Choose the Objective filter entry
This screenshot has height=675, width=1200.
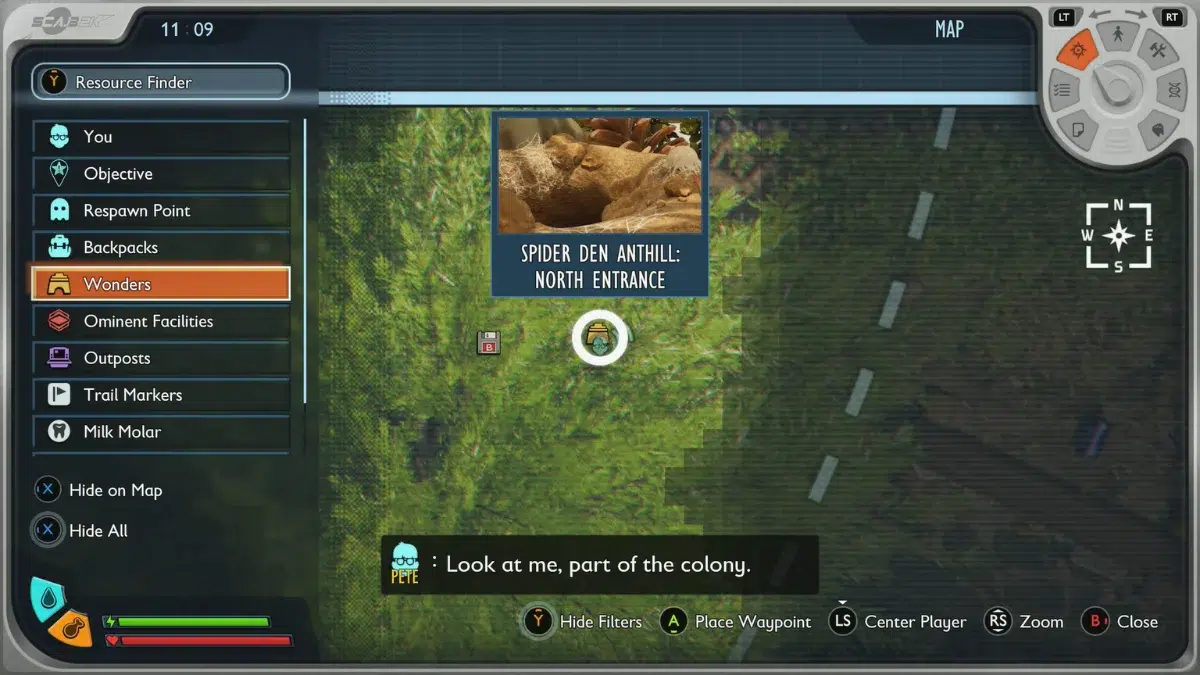160,174
